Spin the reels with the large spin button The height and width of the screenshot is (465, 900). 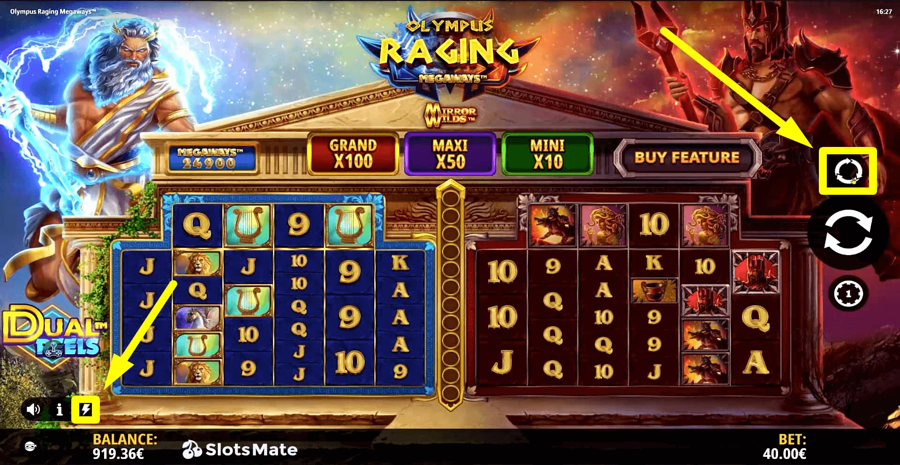[x=847, y=232]
